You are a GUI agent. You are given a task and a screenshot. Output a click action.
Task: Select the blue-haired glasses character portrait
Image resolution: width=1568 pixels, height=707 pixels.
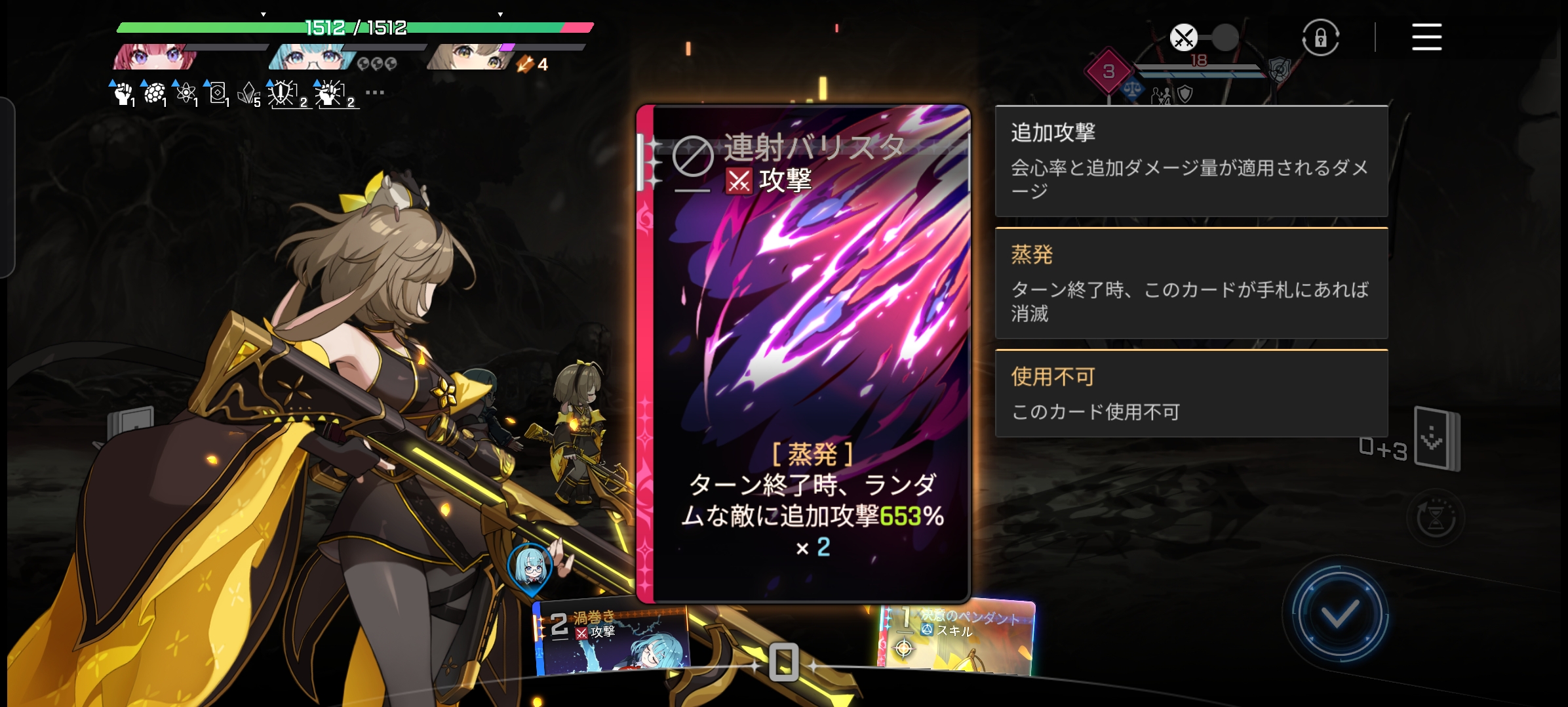309,57
